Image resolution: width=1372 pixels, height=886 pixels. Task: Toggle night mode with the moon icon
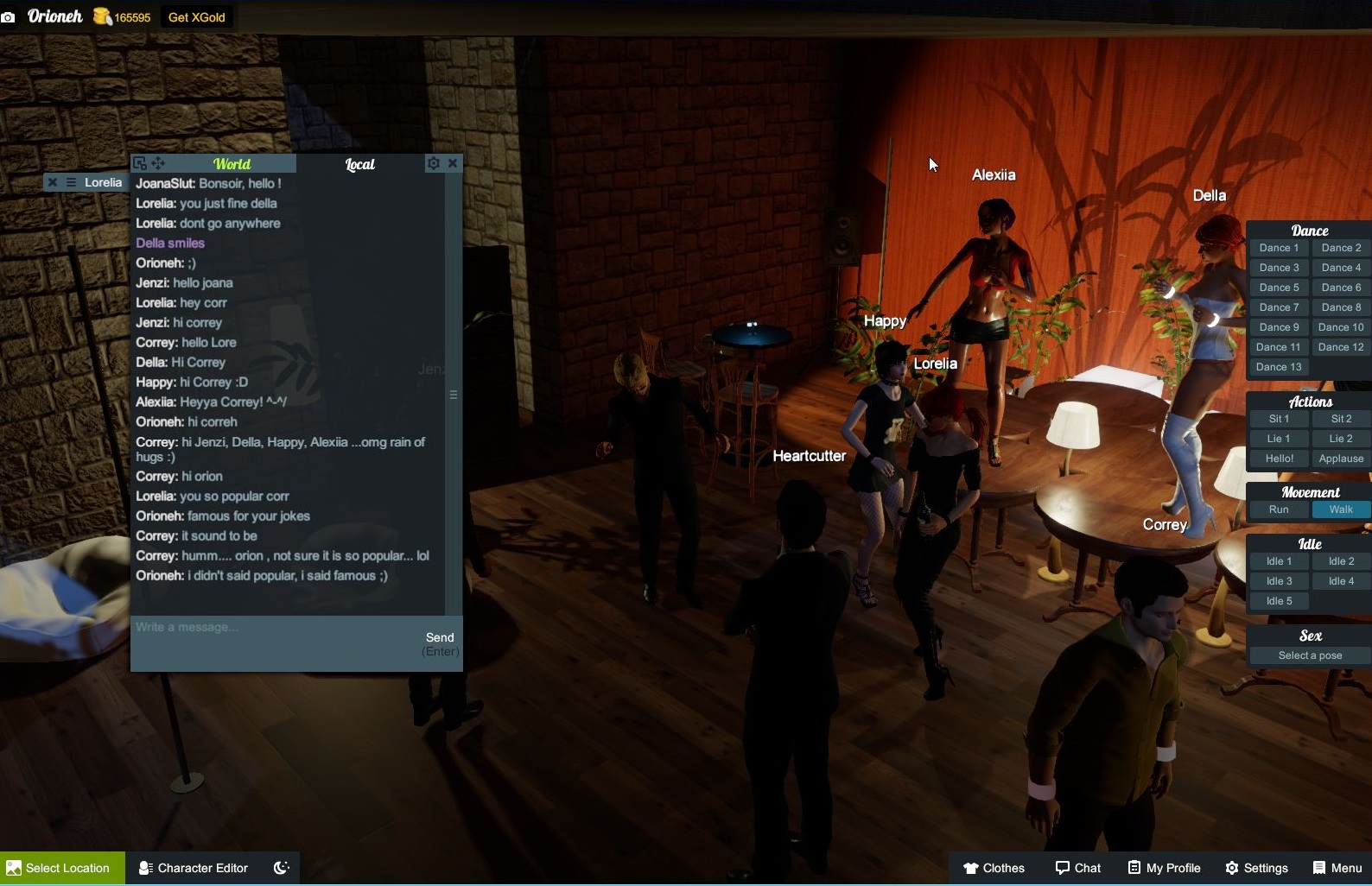point(281,867)
